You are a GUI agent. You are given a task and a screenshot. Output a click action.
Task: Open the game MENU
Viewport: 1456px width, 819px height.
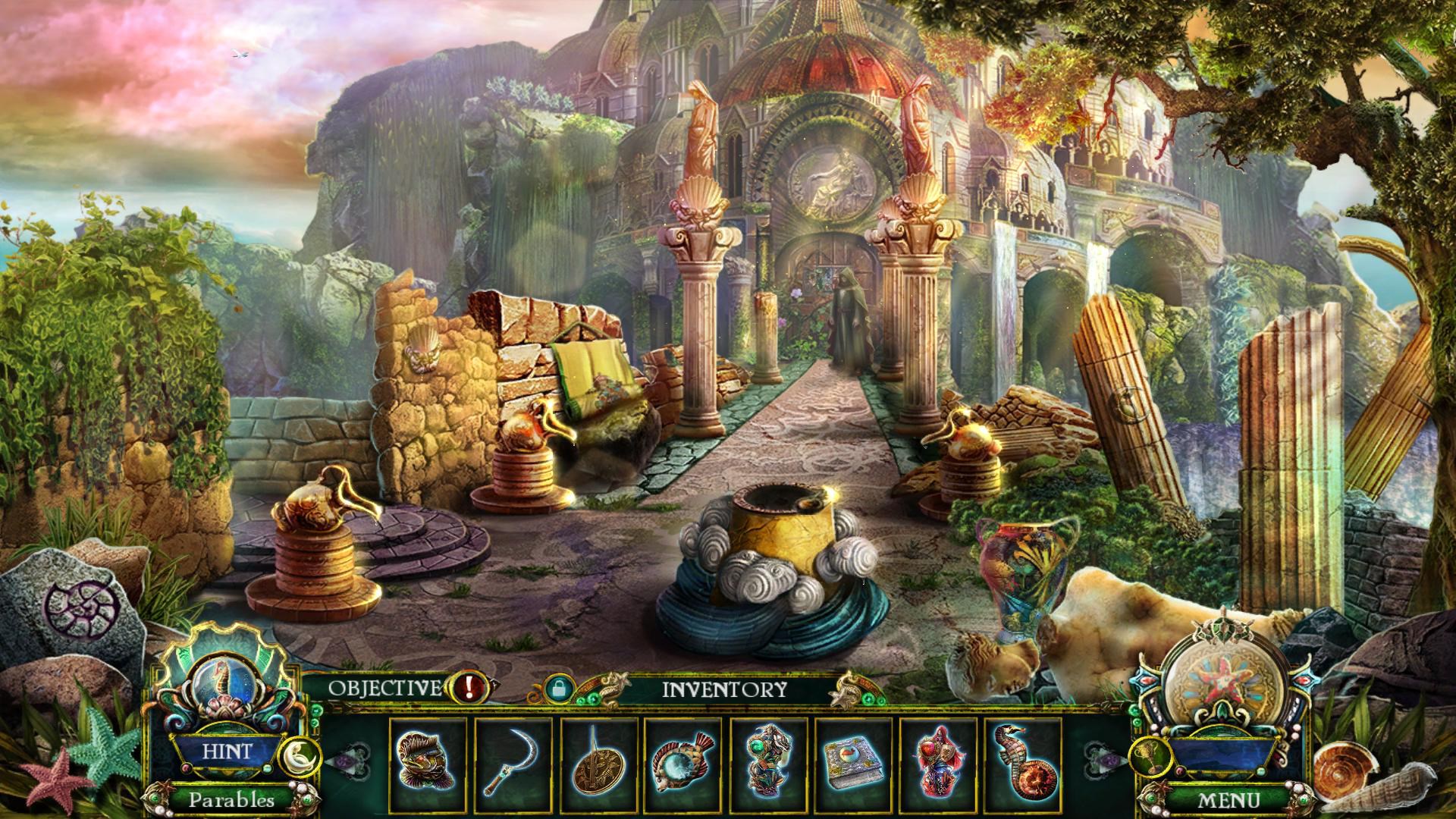coord(1228,799)
